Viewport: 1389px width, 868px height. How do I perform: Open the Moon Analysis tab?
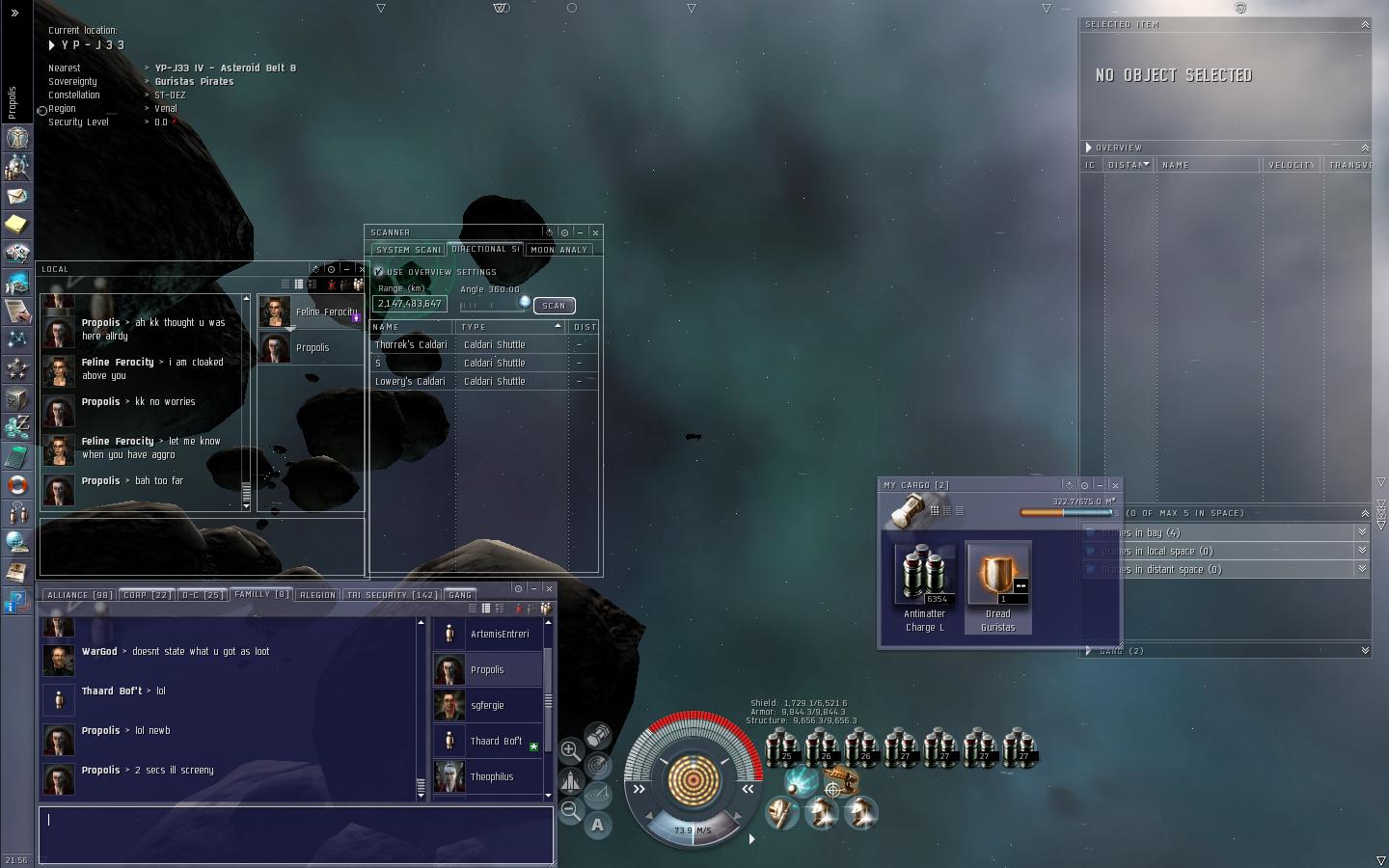pos(558,250)
